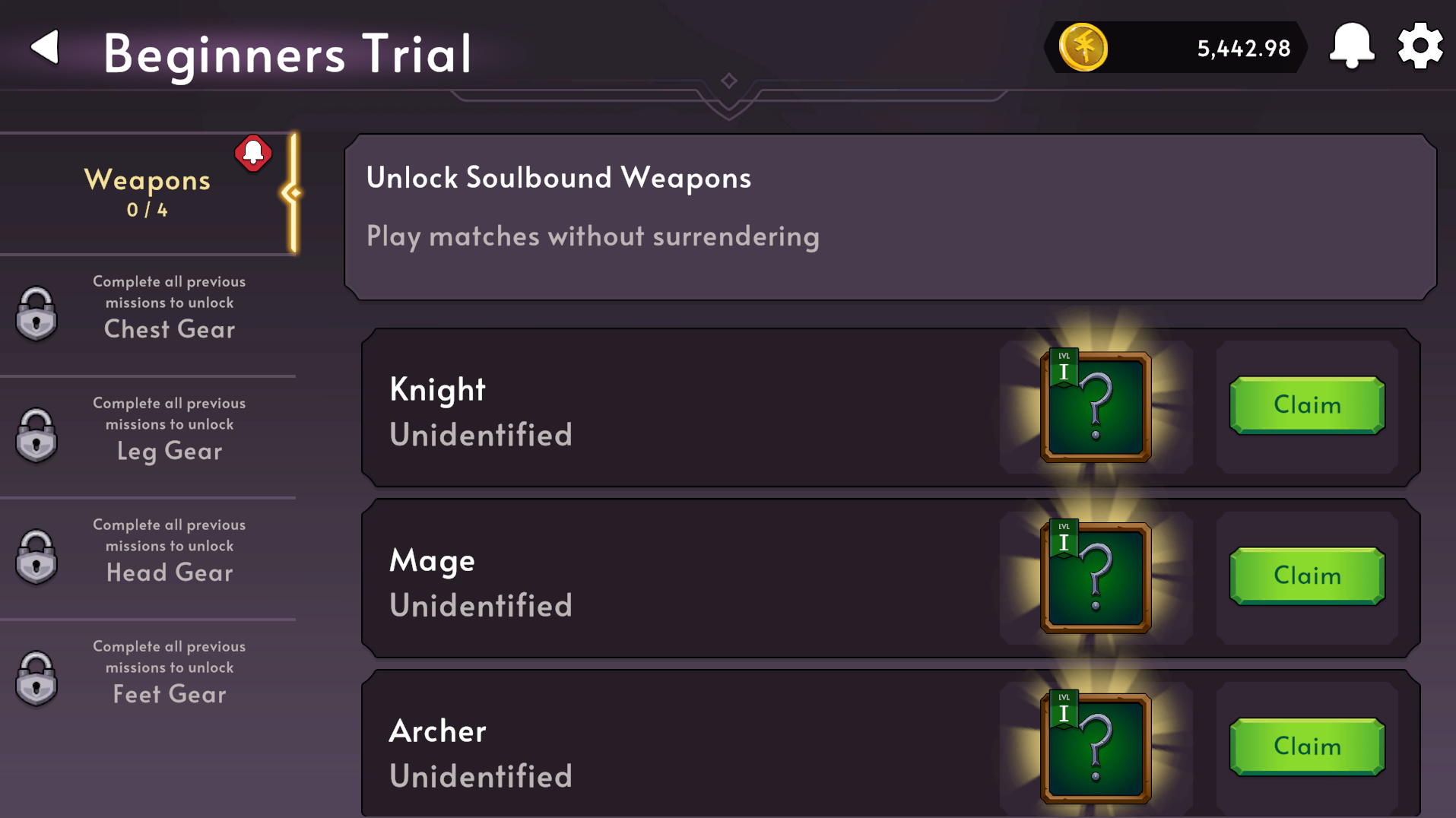The height and width of the screenshot is (818, 1456).
Task: Click the lock icon next to Feet Gear
Action: (36, 678)
